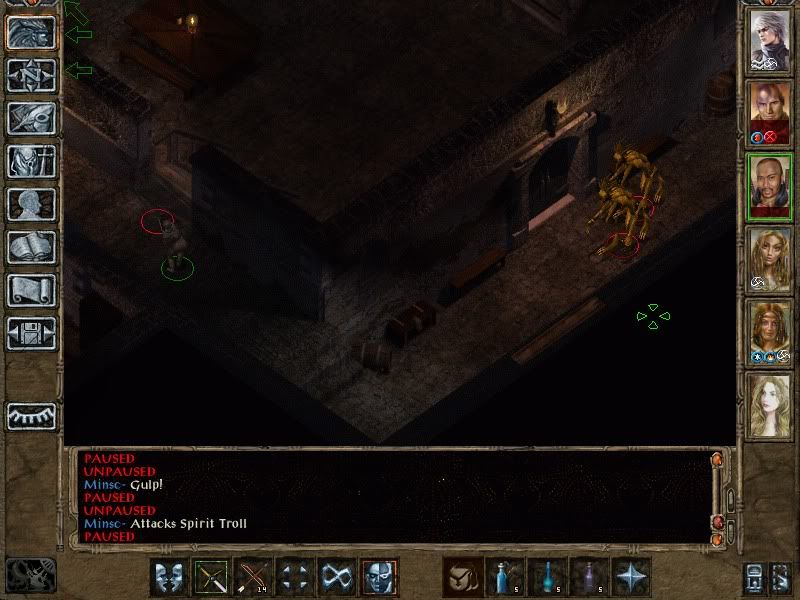Select the bald red-faced character portrait
The width and height of the screenshot is (800, 600).
(771, 112)
